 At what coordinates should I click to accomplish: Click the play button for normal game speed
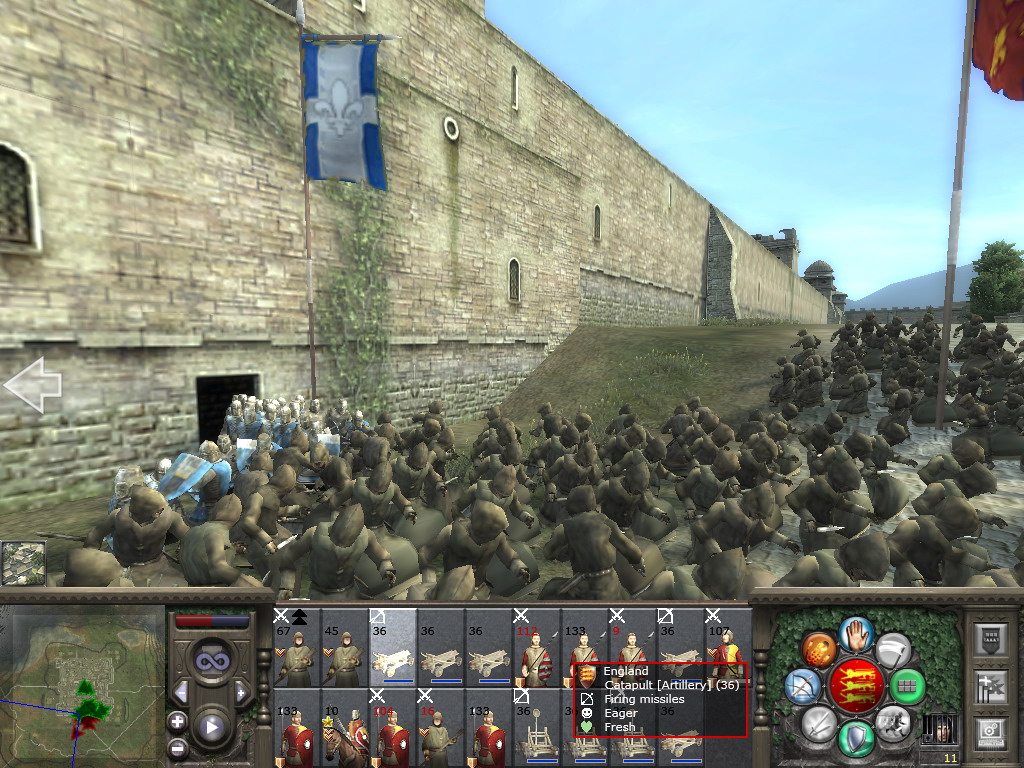[211, 727]
